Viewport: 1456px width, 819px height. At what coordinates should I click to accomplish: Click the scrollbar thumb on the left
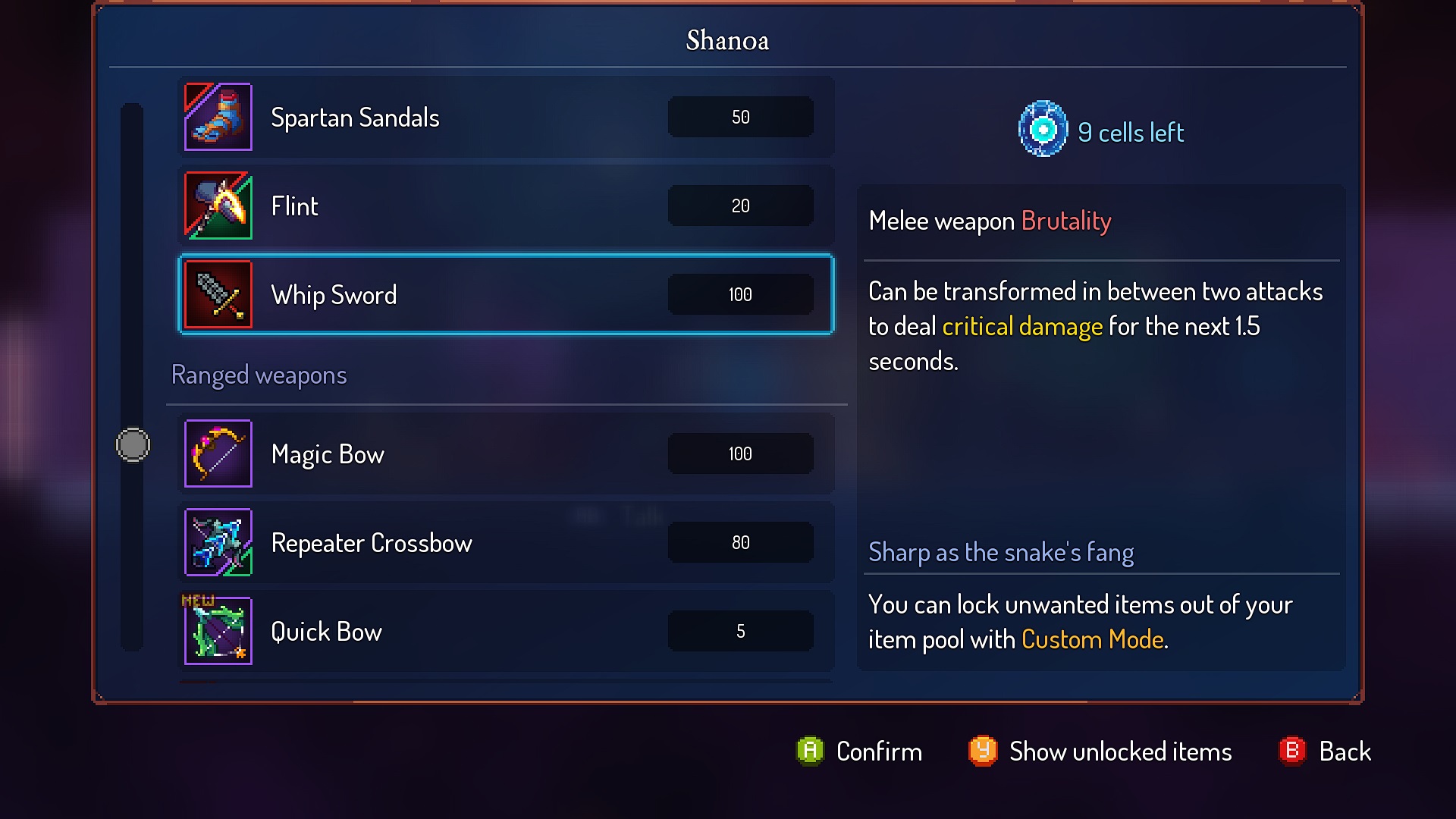tap(132, 445)
